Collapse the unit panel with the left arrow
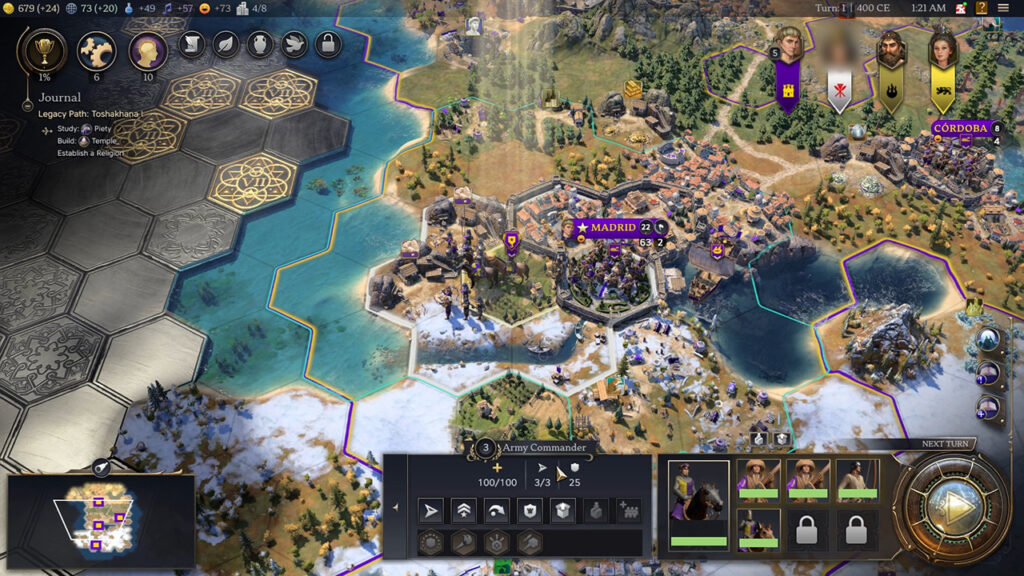Viewport: 1024px width, 576px height. tap(395, 508)
